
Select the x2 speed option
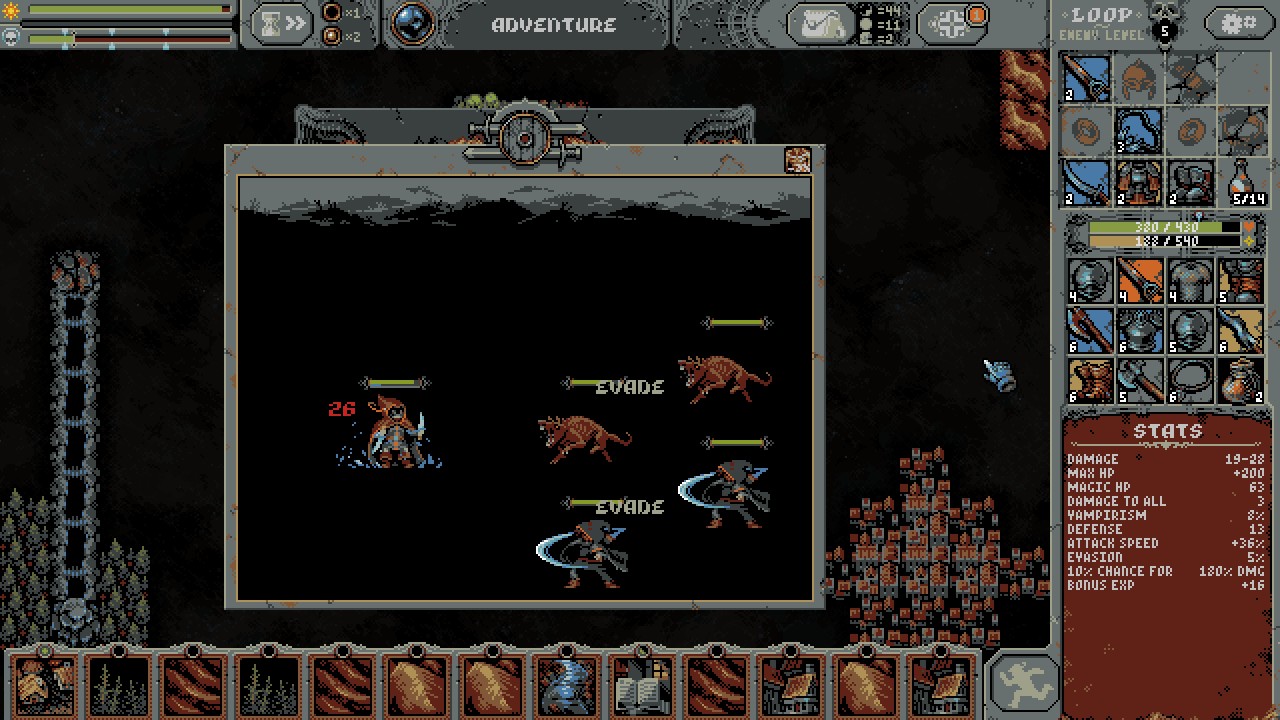click(333, 37)
